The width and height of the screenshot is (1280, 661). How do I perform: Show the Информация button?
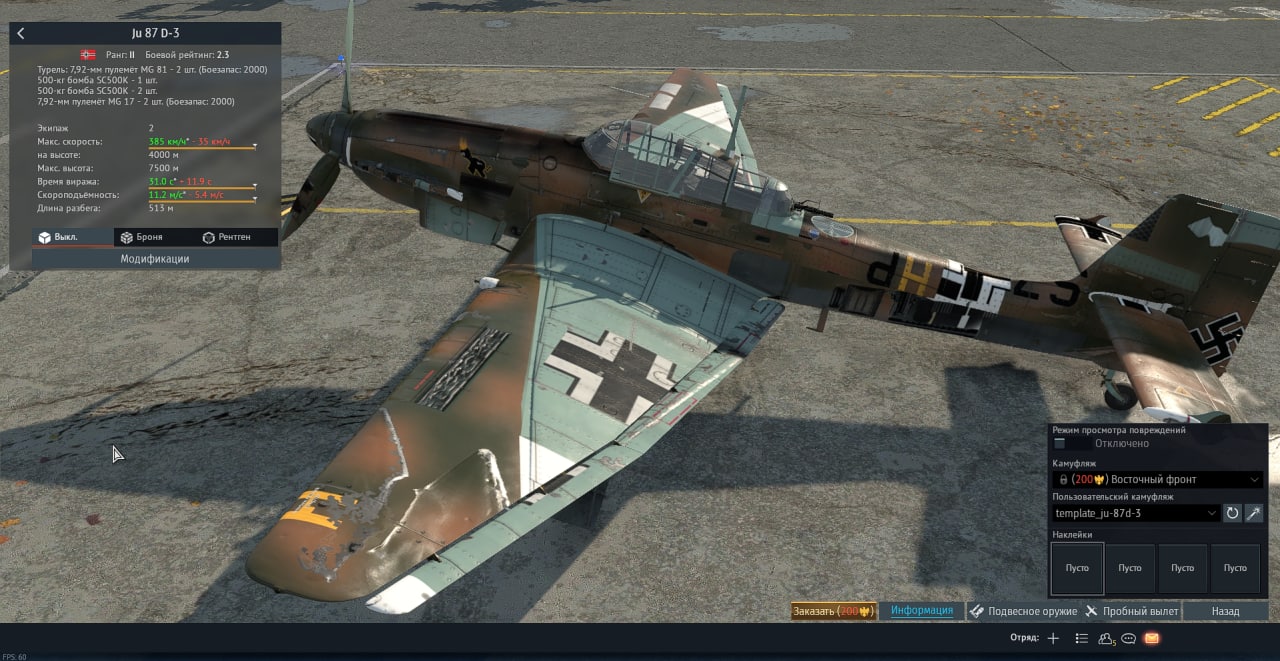(x=922, y=611)
